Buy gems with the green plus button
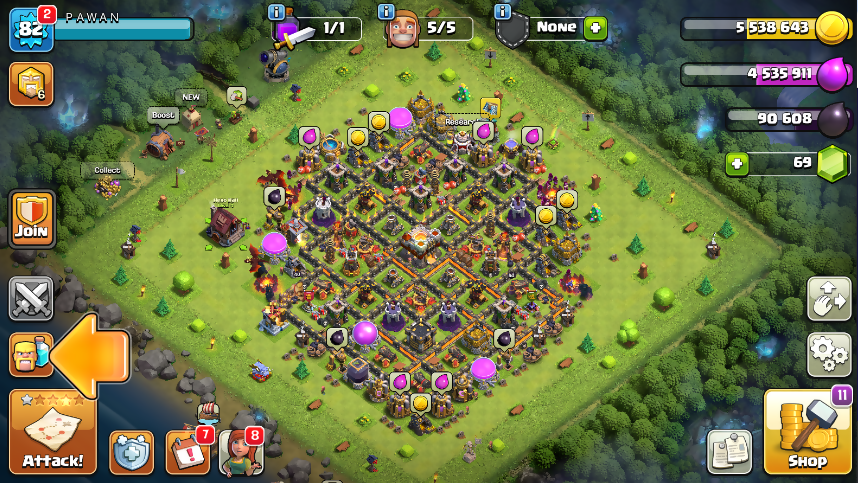 (737, 162)
